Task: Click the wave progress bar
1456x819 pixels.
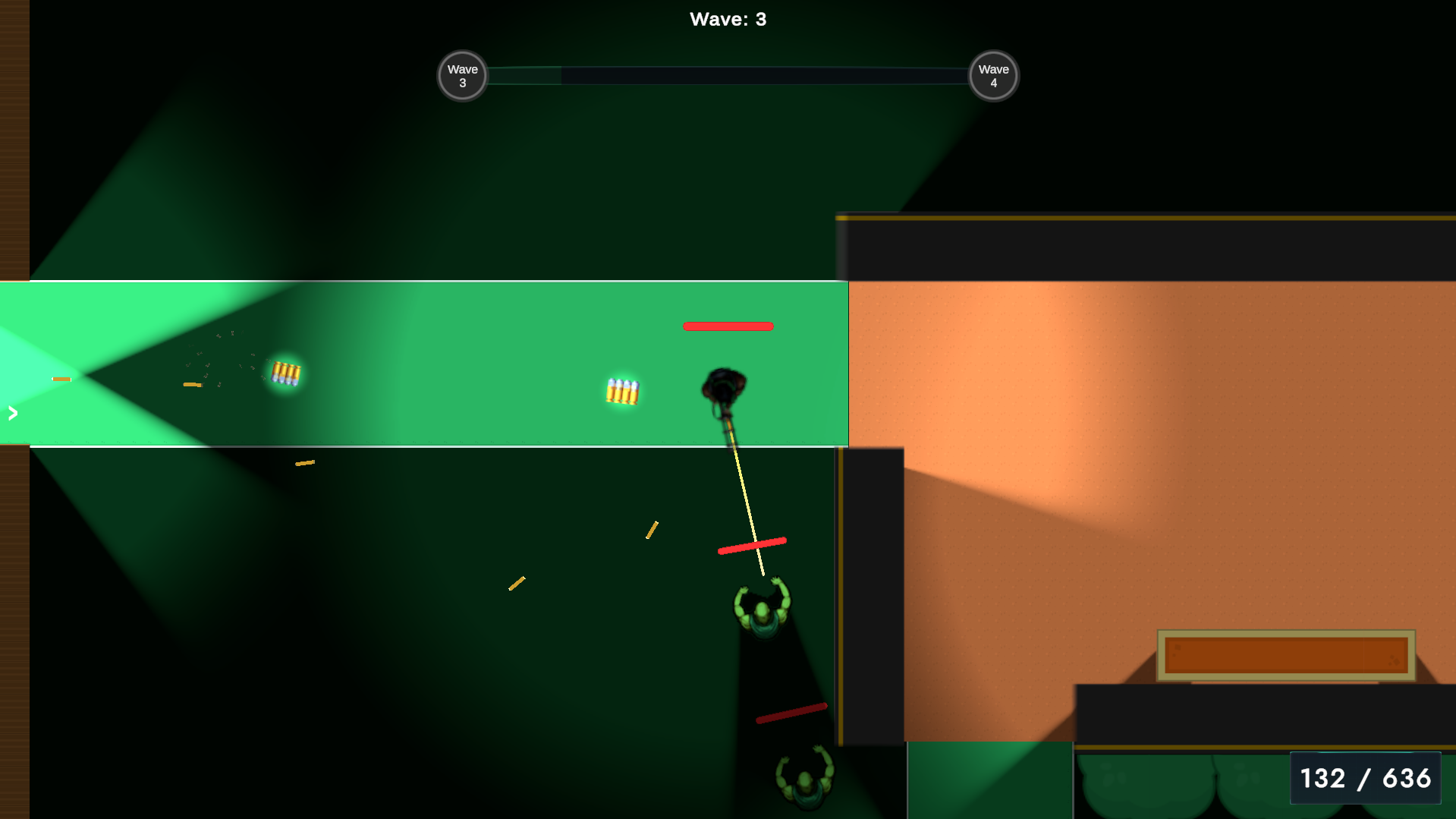Action: point(728,75)
